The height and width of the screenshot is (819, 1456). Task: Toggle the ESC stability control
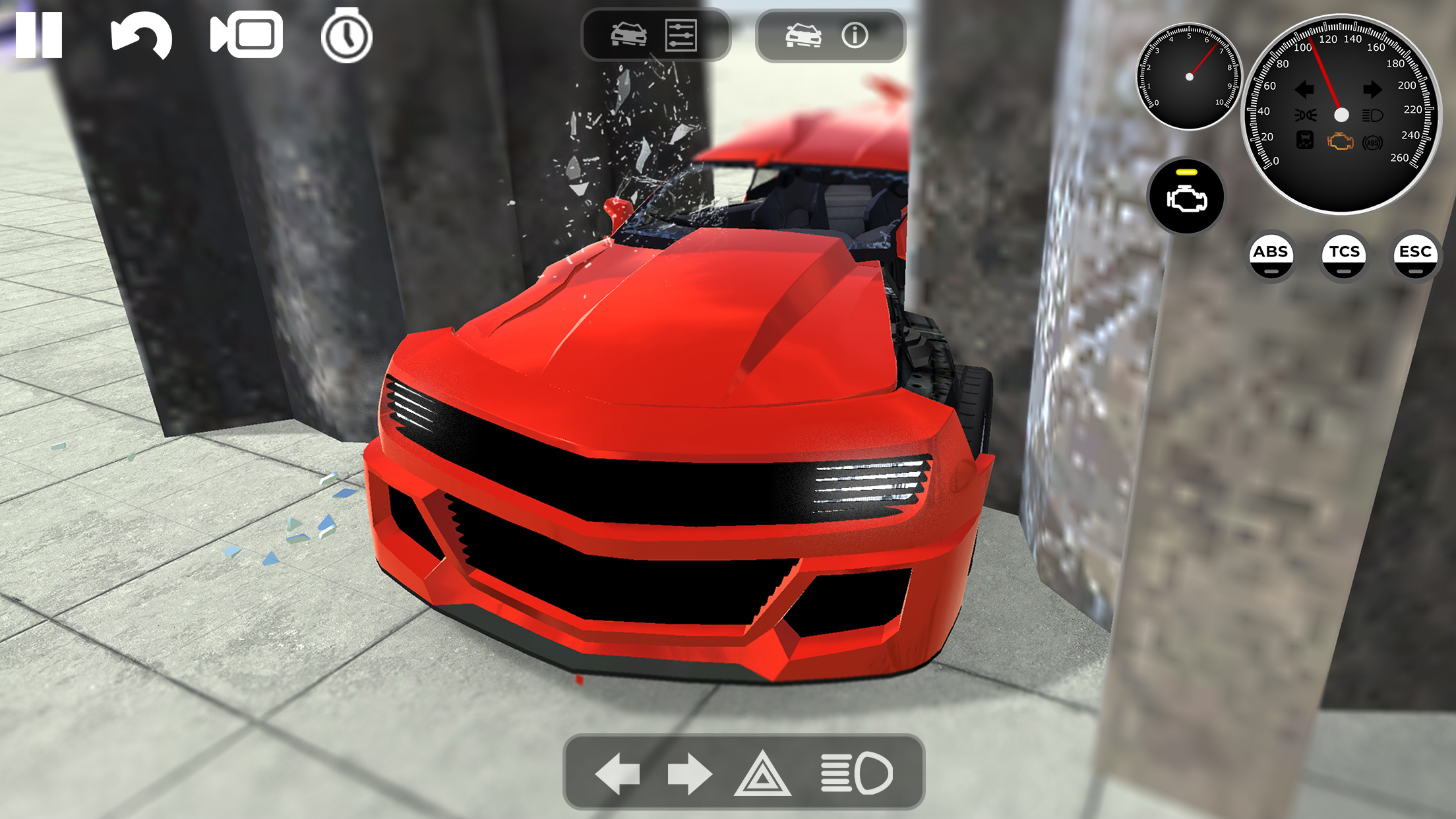[x=1415, y=252]
